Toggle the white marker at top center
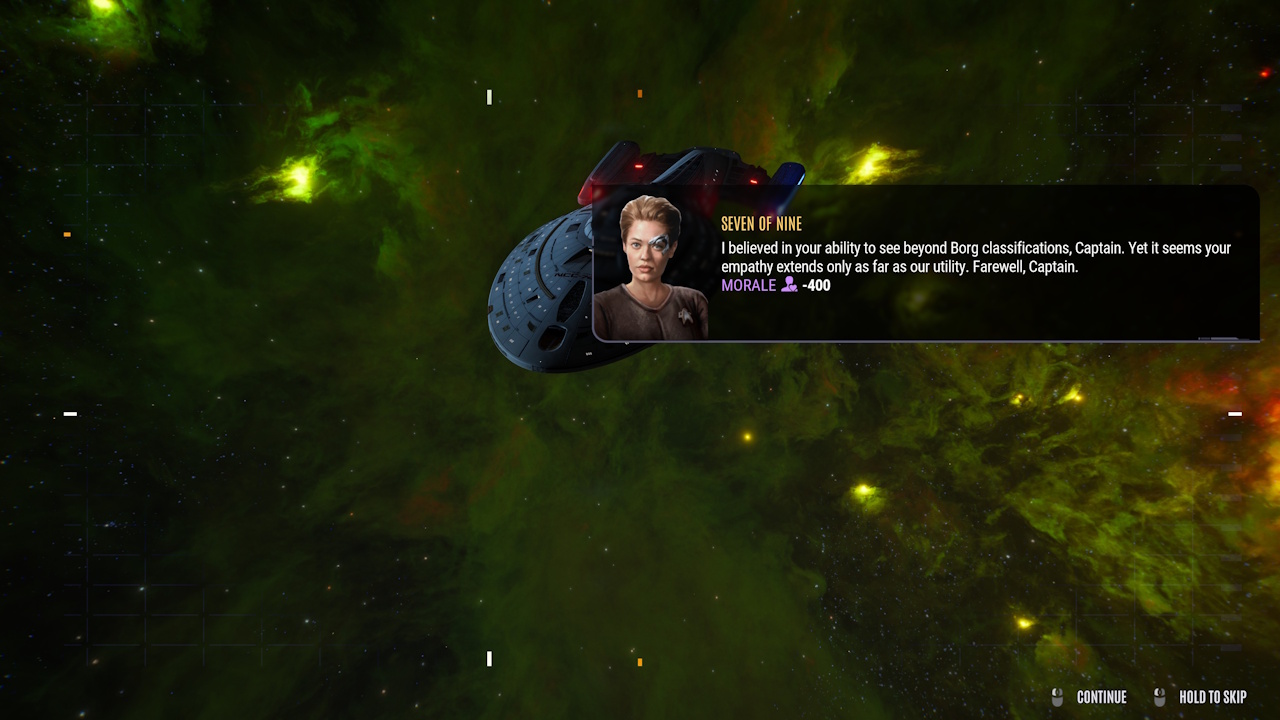This screenshot has width=1280, height=720. click(489, 97)
